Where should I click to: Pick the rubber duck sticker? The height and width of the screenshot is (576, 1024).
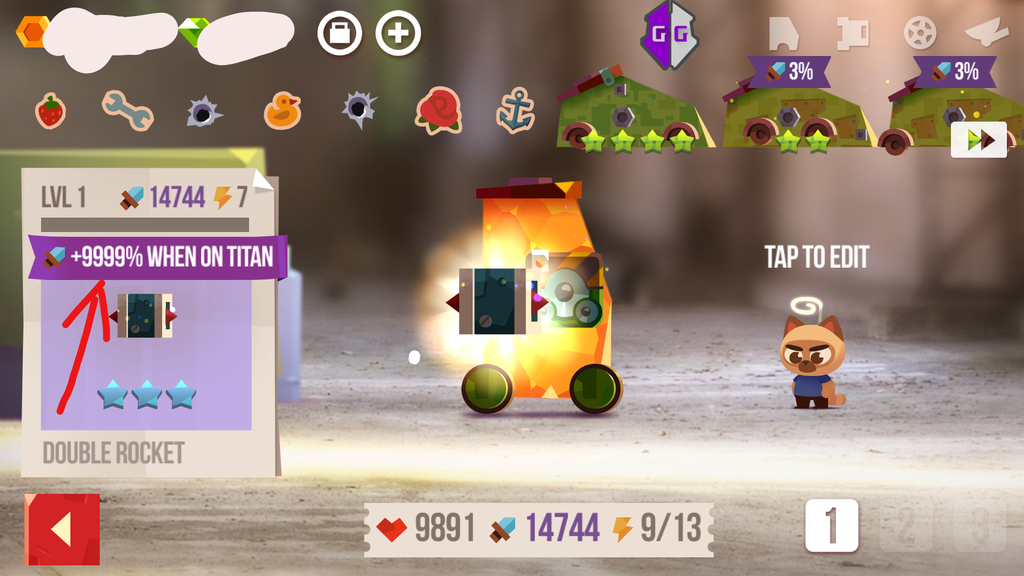coord(282,110)
